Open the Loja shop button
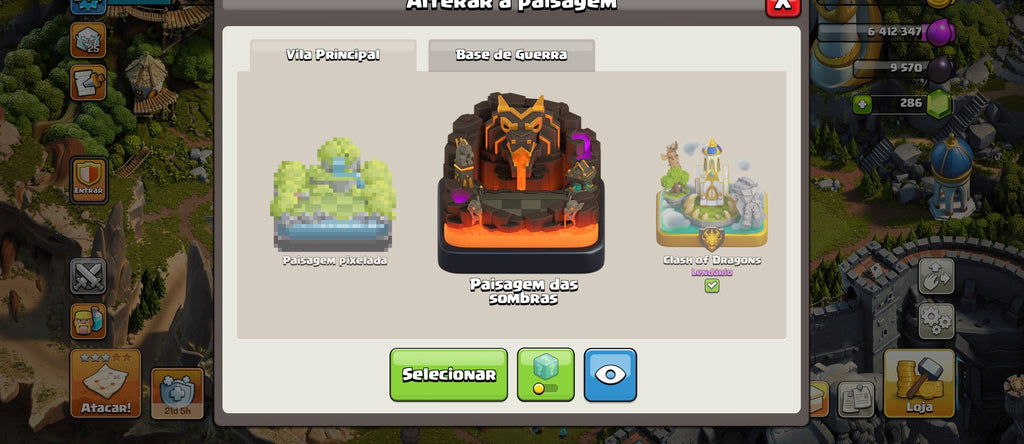This screenshot has width=1024, height=444. tap(919, 383)
